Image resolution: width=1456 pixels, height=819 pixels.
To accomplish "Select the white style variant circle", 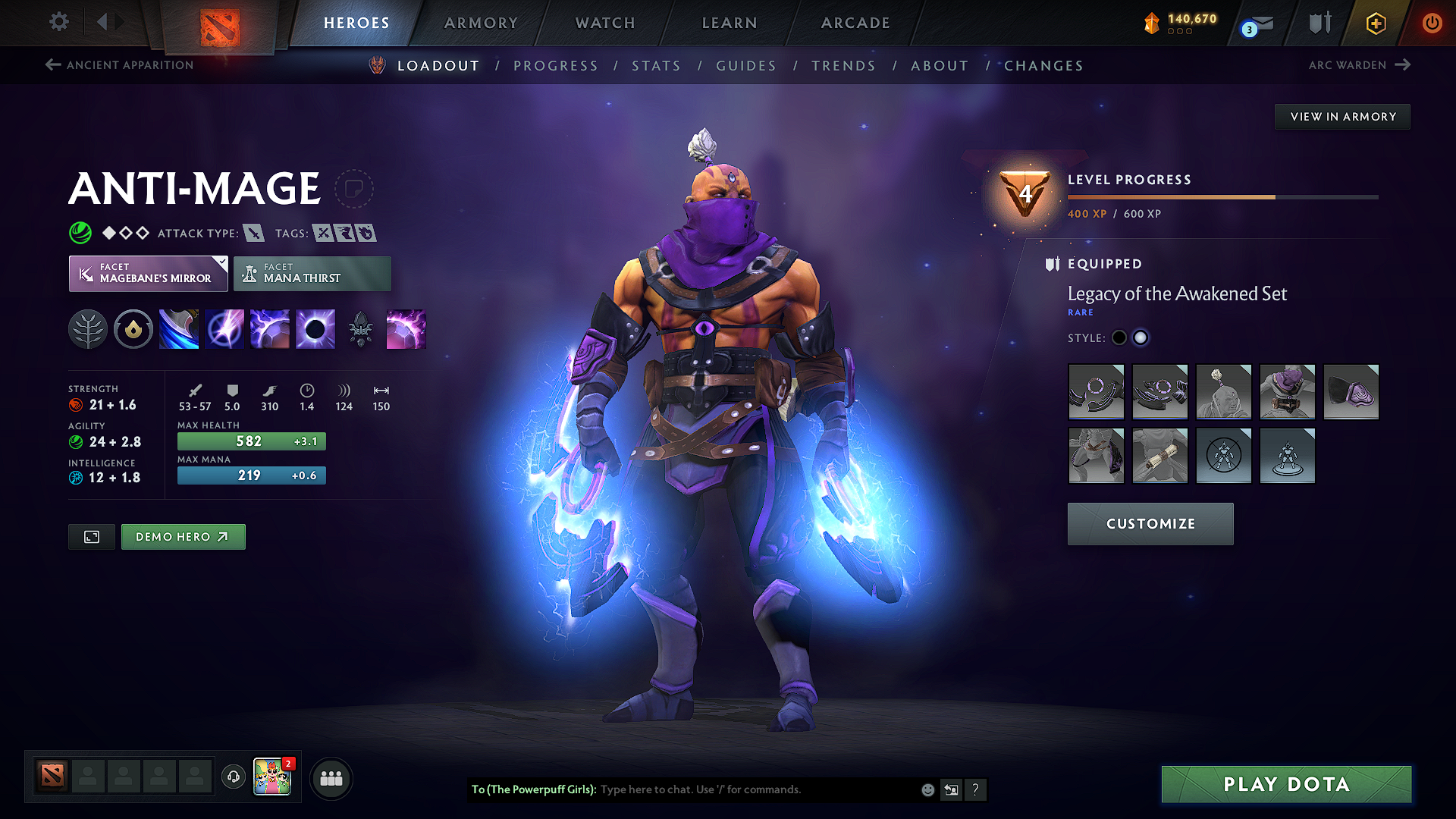I will 1141,337.
